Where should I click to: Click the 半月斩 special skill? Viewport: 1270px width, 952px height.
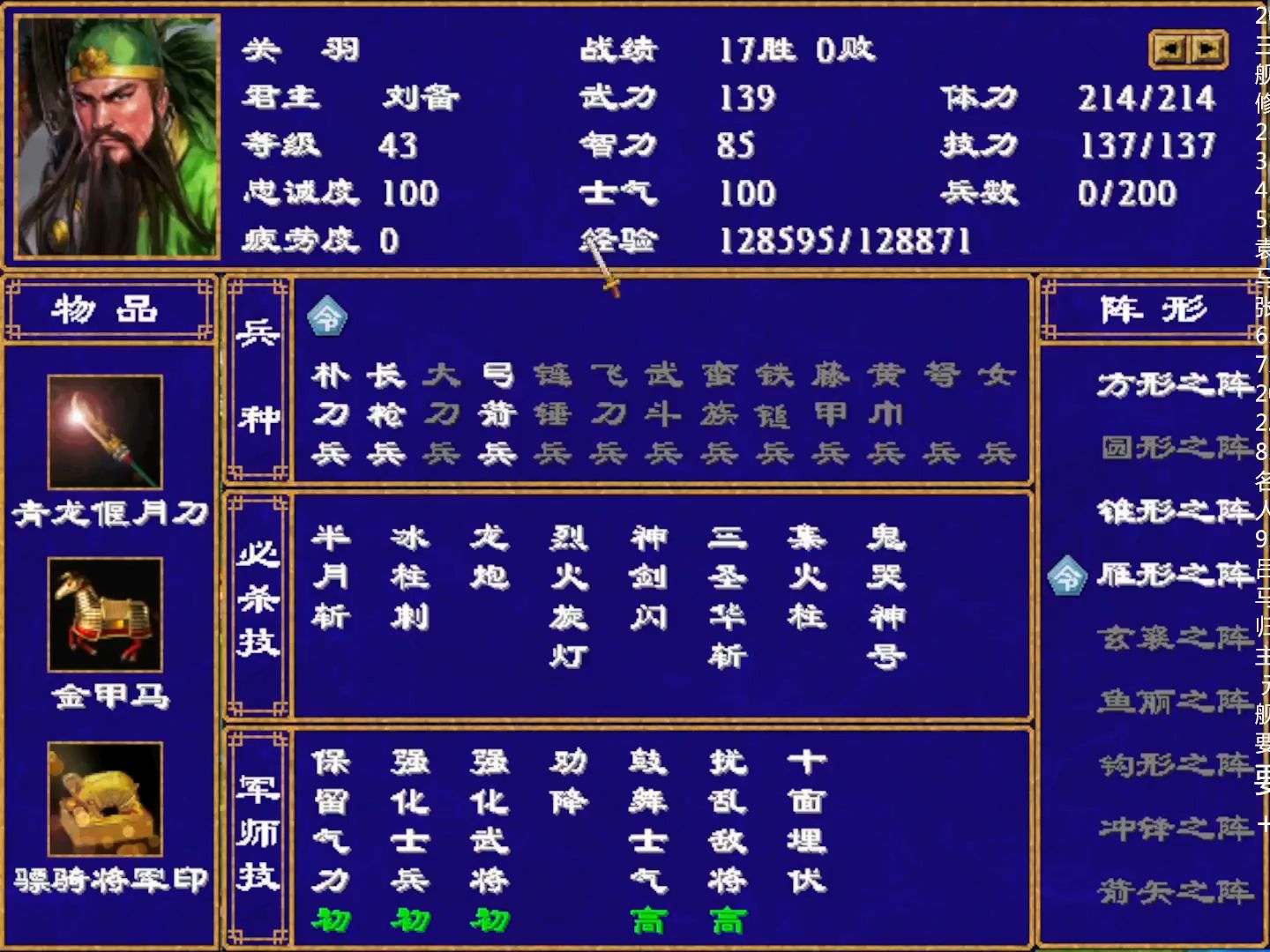point(332,573)
